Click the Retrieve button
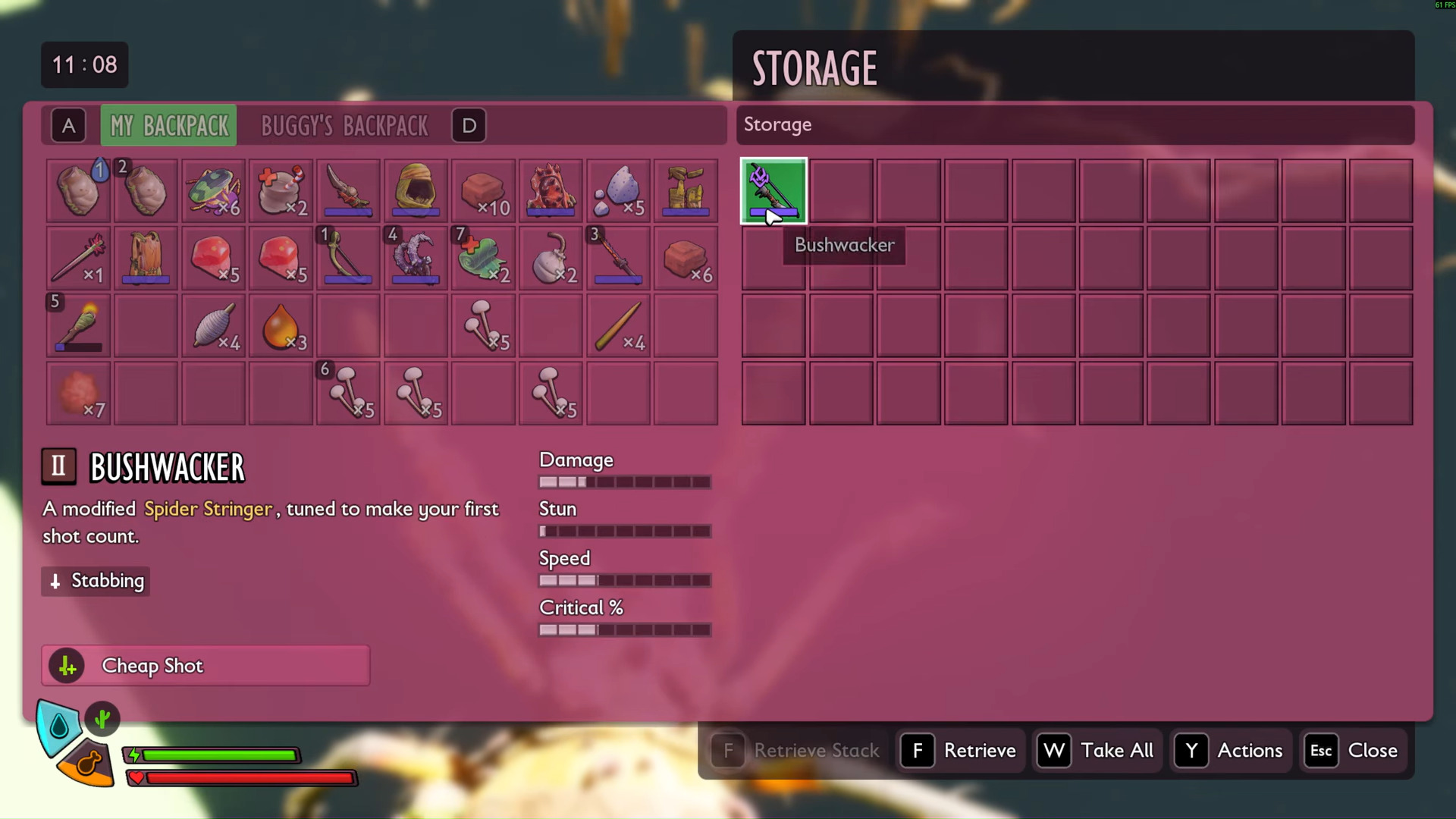The height and width of the screenshot is (819, 1456). (962, 751)
